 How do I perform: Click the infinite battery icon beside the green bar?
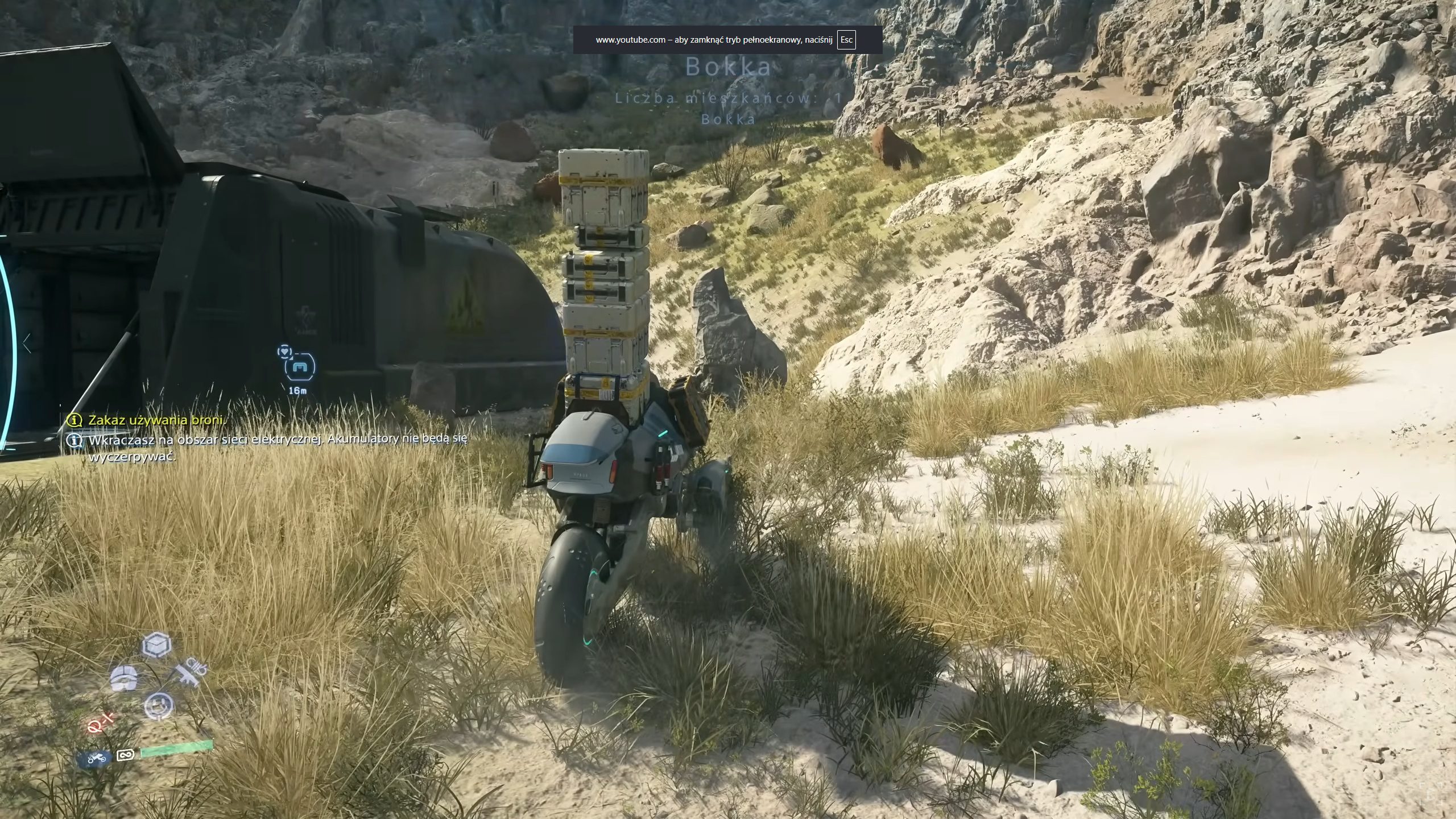coord(125,755)
